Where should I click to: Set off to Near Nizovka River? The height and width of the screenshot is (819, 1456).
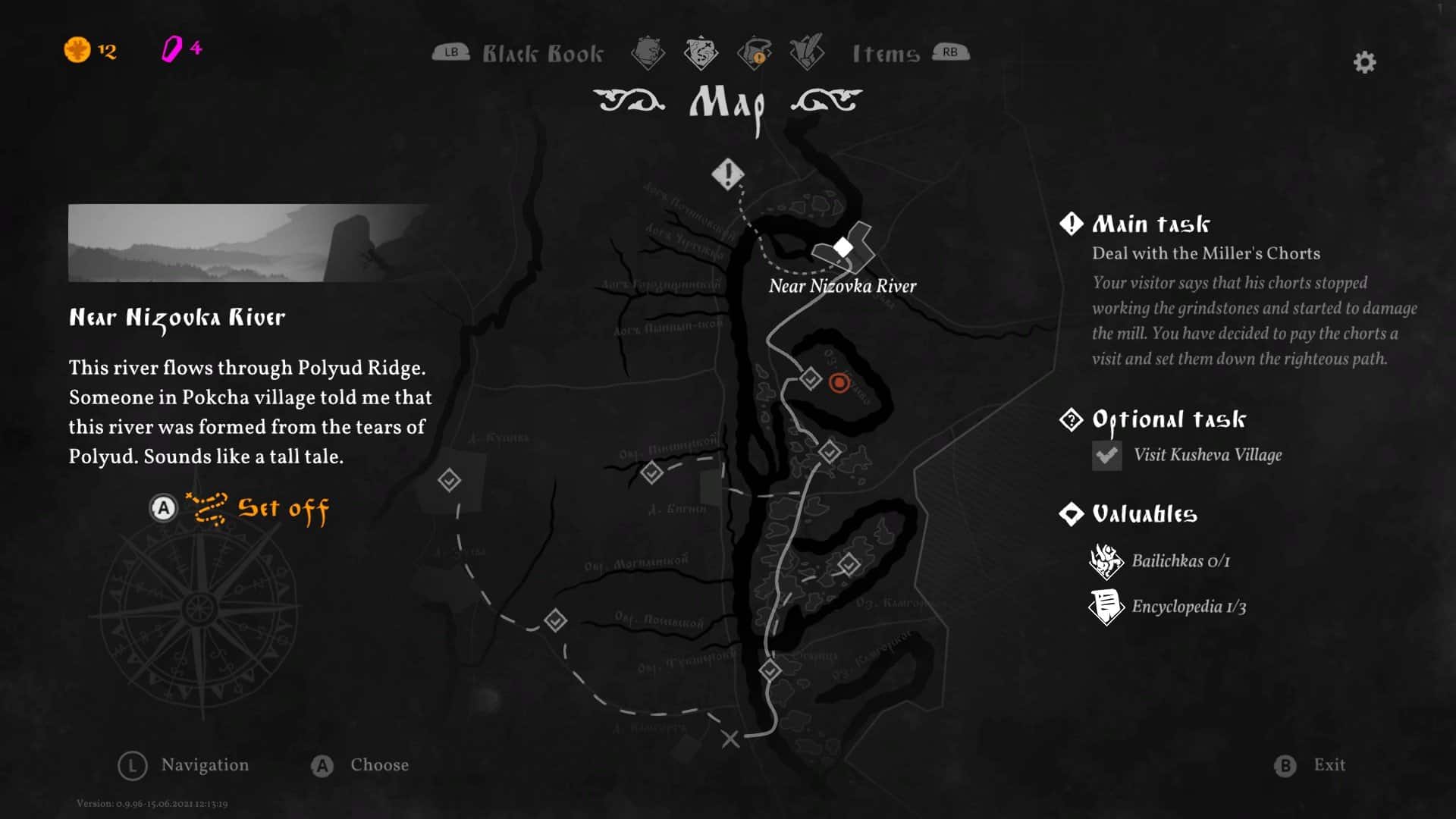(282, 509)
